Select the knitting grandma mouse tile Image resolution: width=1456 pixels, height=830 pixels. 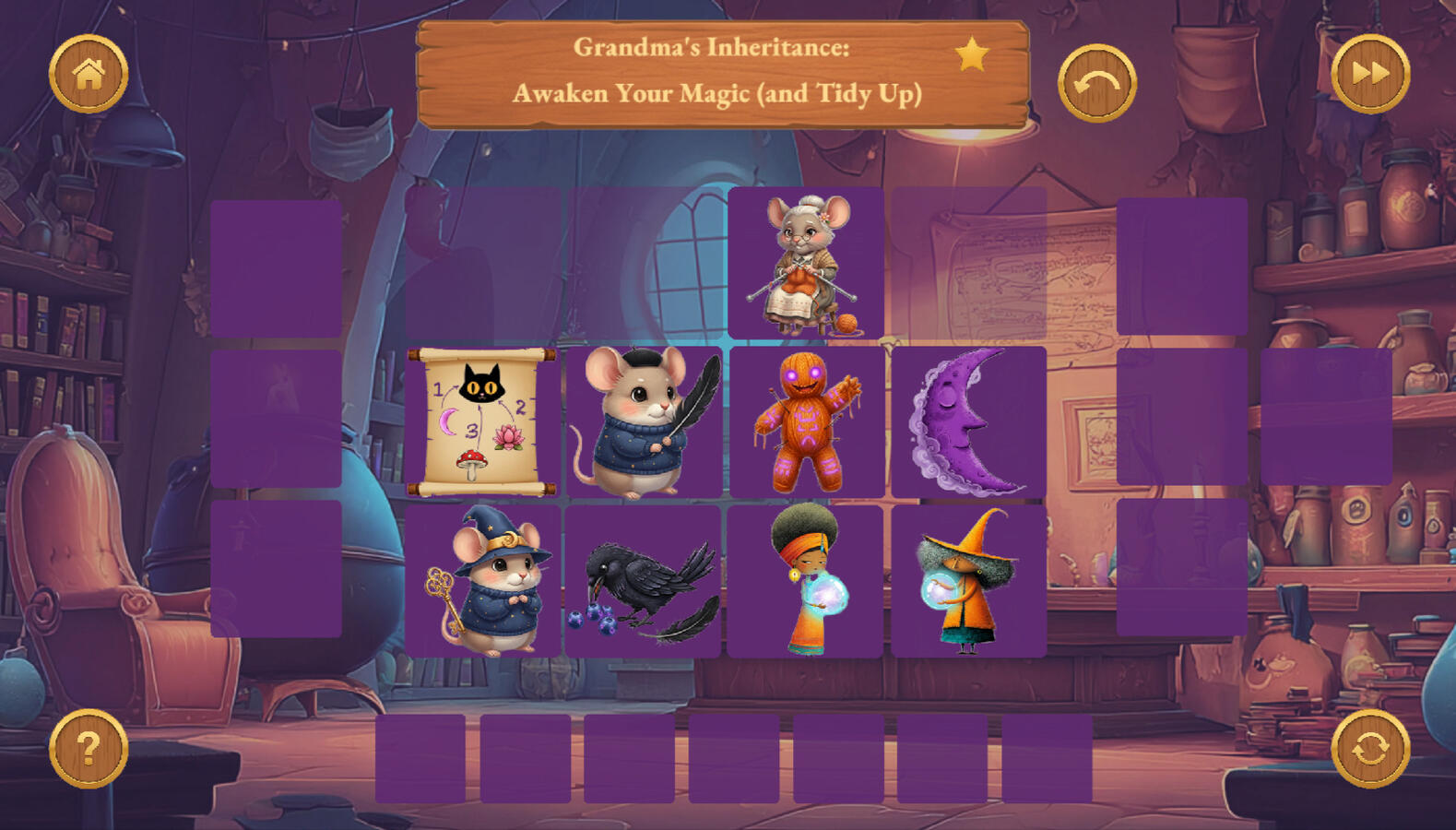806,264
